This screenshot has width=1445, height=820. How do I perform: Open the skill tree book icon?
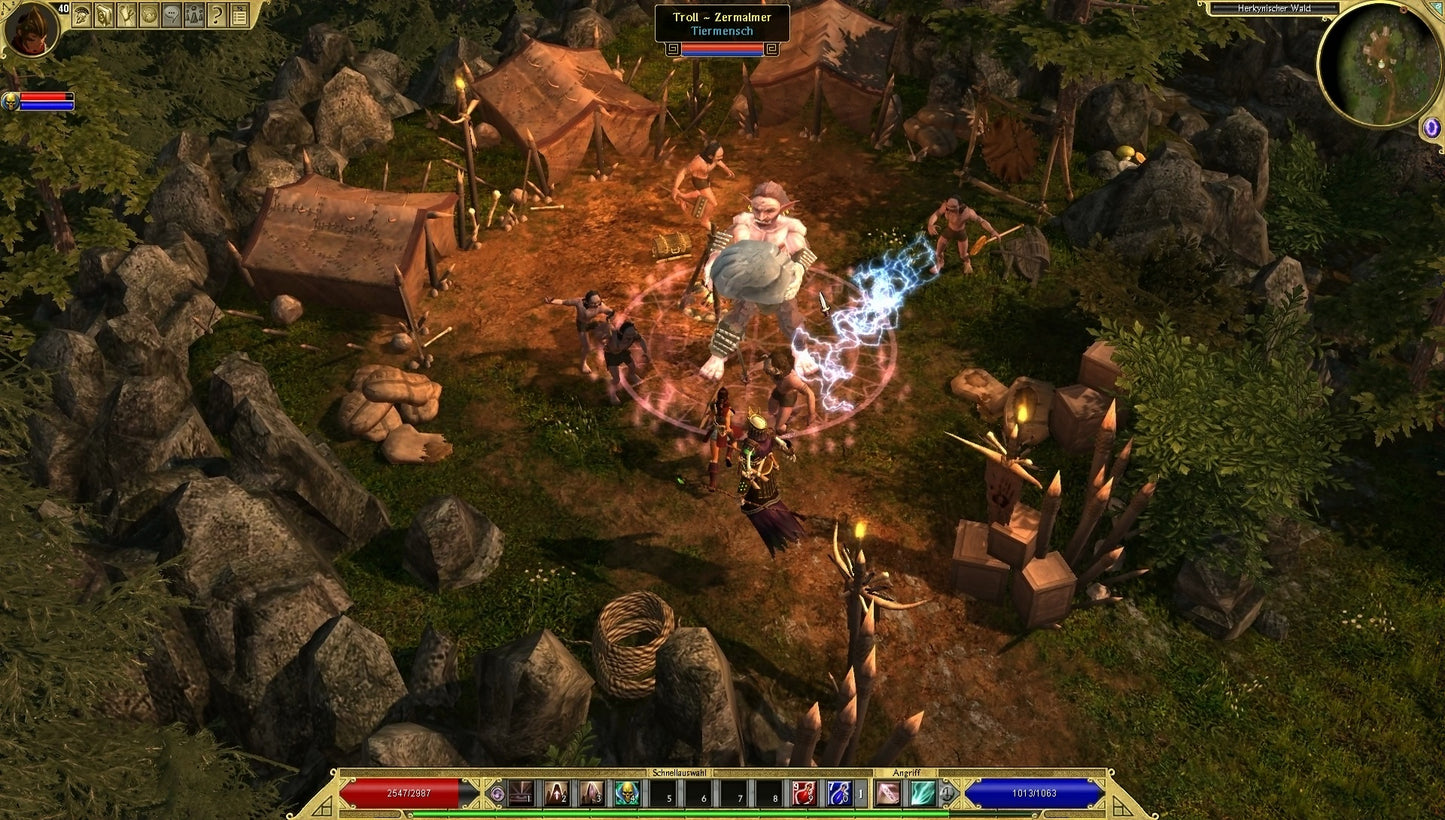coord(101,16)
